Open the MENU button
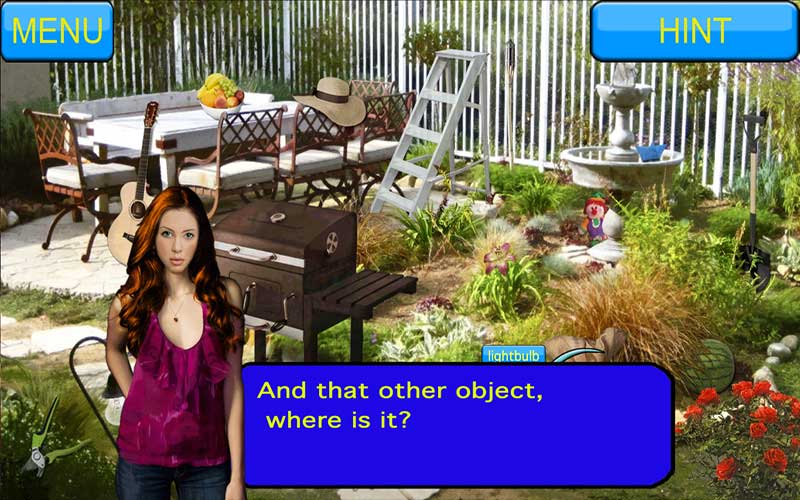This screenshot has width=800, height=500. coord(57,31)
